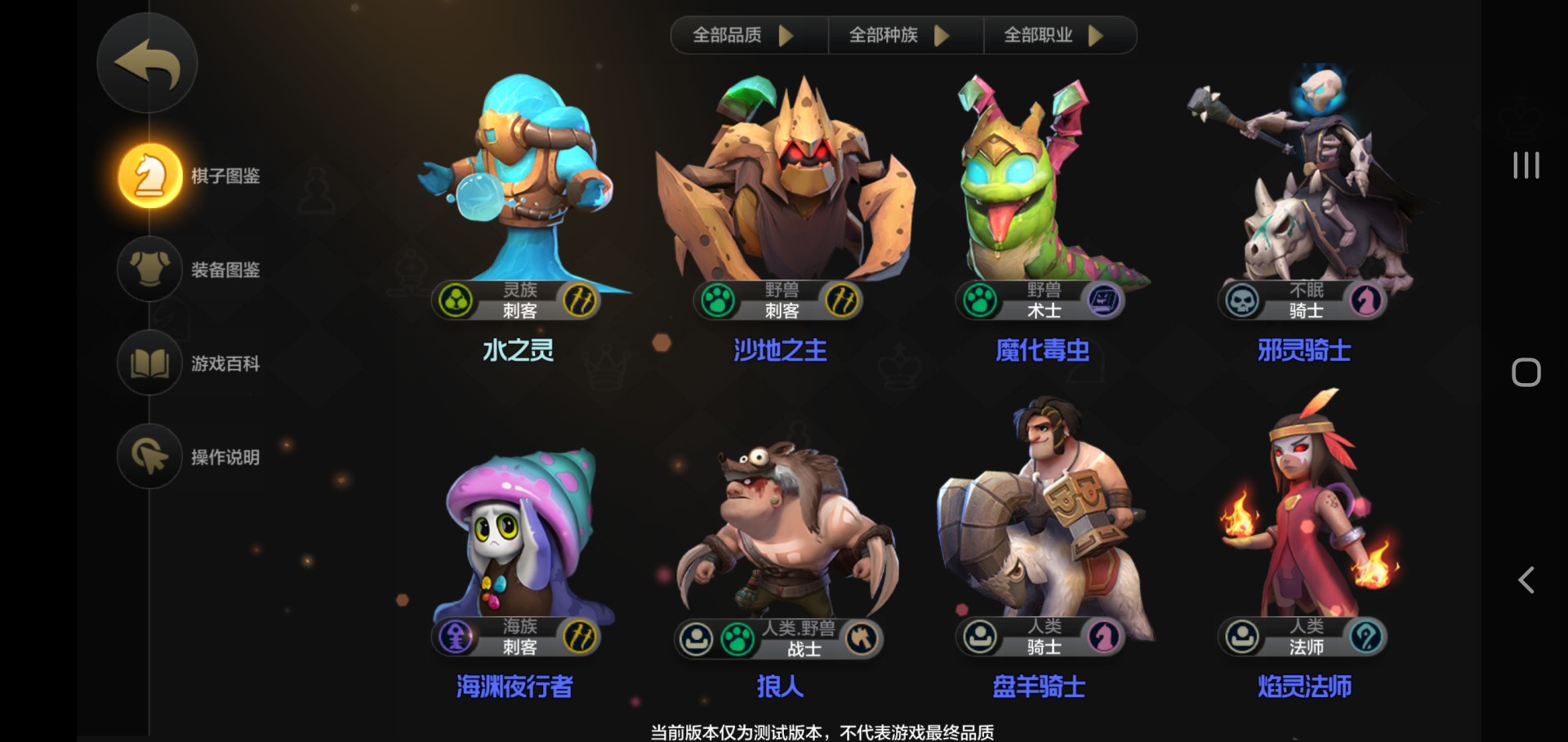
Task: Click the mage class icon on 焰灵法师 card
Action: 1367,638
